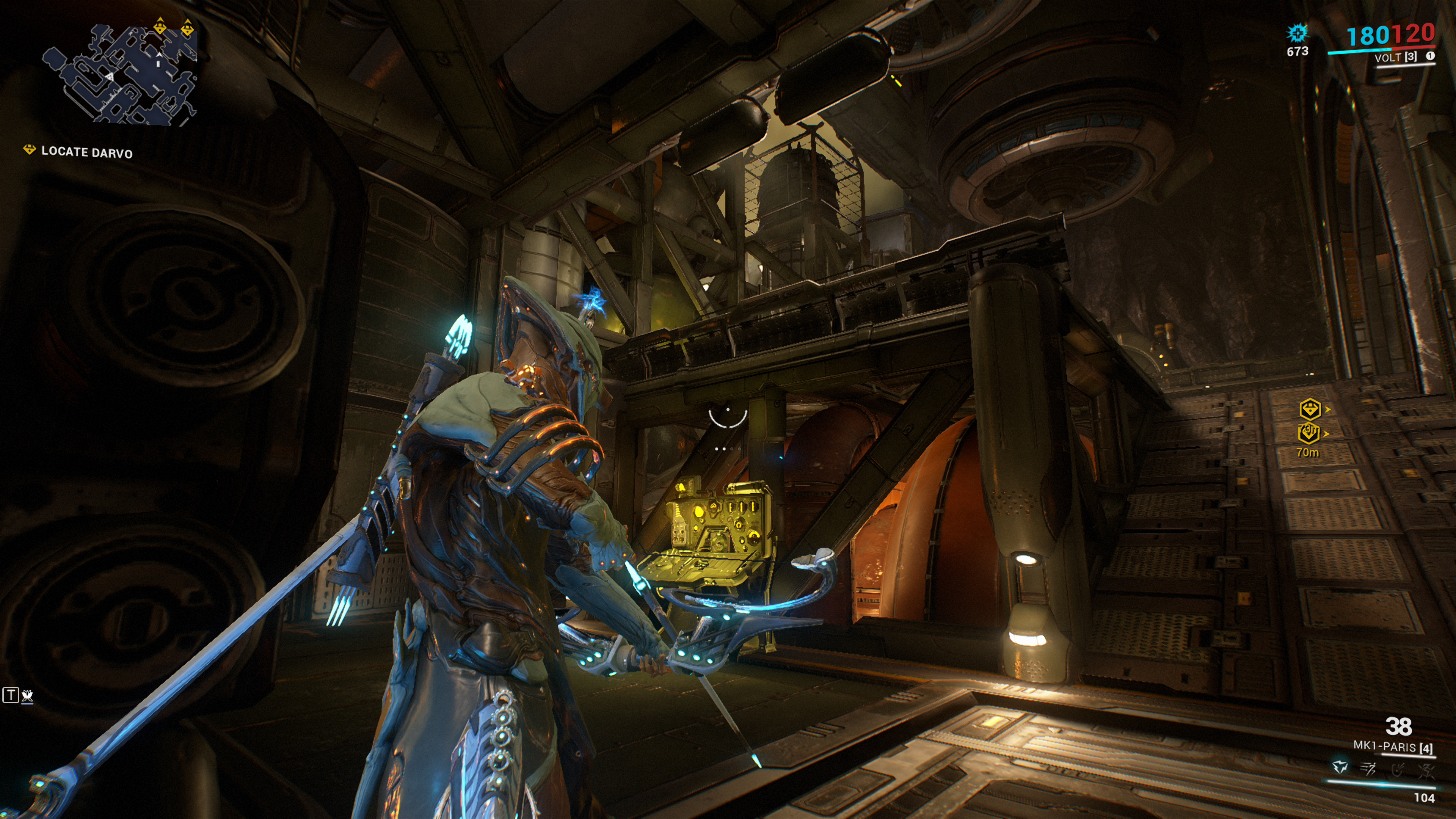Activate the Speed running-figure ability
Viewport: 1456px width, 819px height.
pos(1368,768)
